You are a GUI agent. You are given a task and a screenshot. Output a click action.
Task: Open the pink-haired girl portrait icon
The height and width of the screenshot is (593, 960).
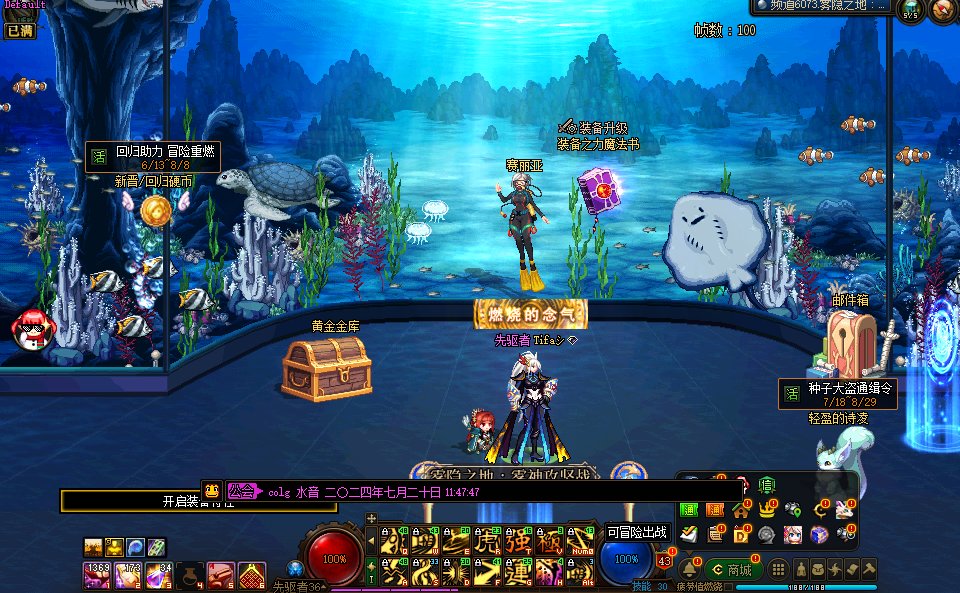(792, 534)
